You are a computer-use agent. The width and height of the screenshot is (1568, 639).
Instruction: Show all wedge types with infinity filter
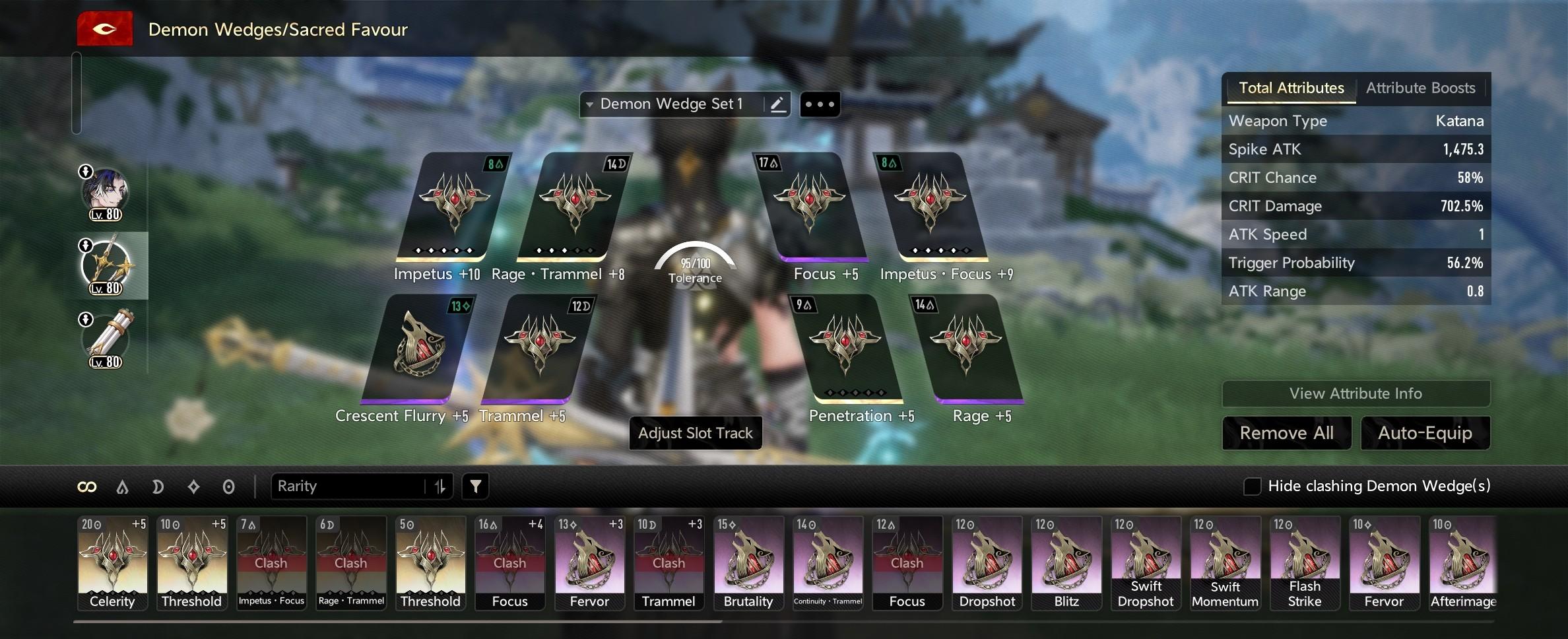click(87, 487)
